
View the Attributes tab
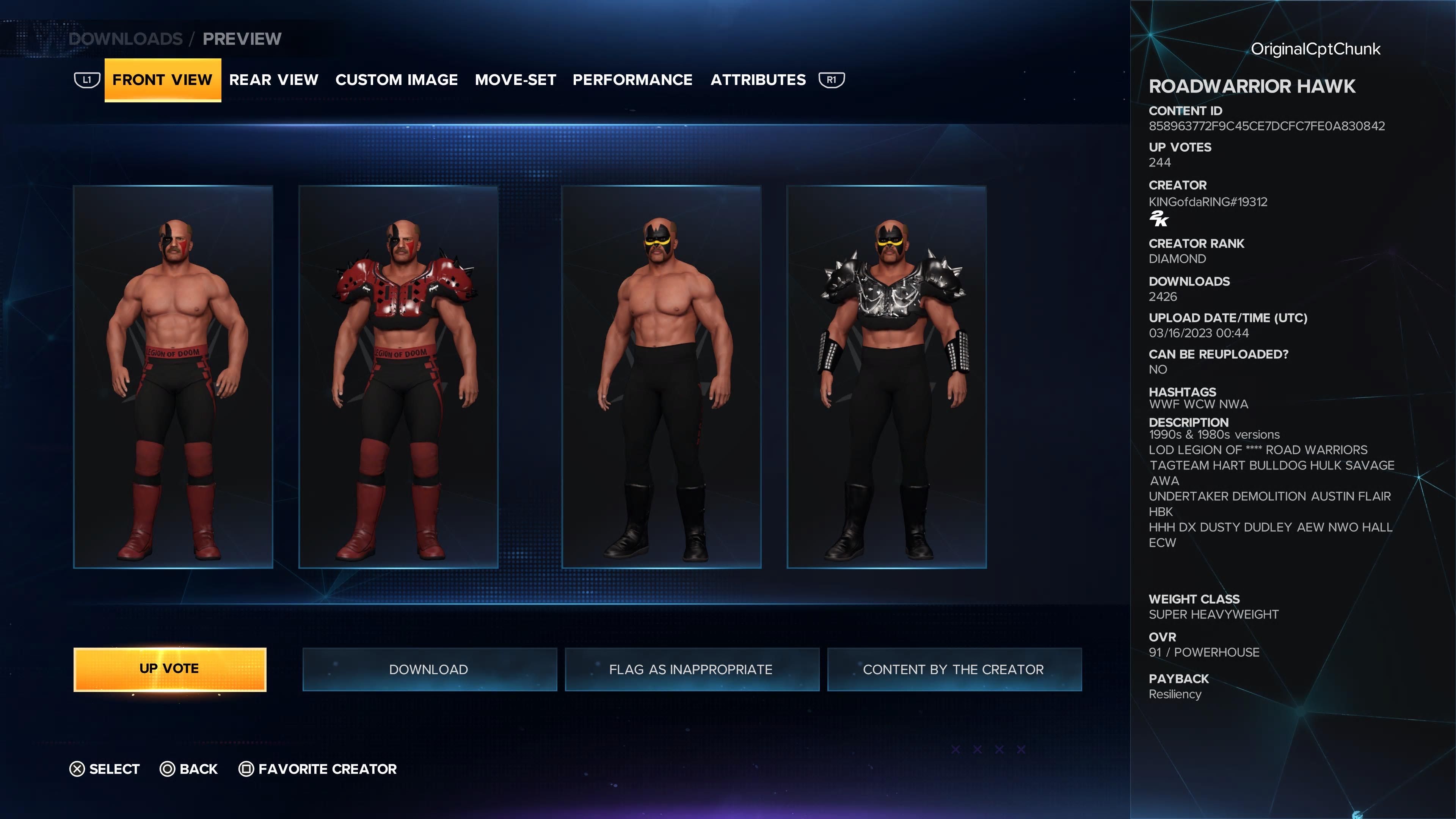click(x=758, y=80)
